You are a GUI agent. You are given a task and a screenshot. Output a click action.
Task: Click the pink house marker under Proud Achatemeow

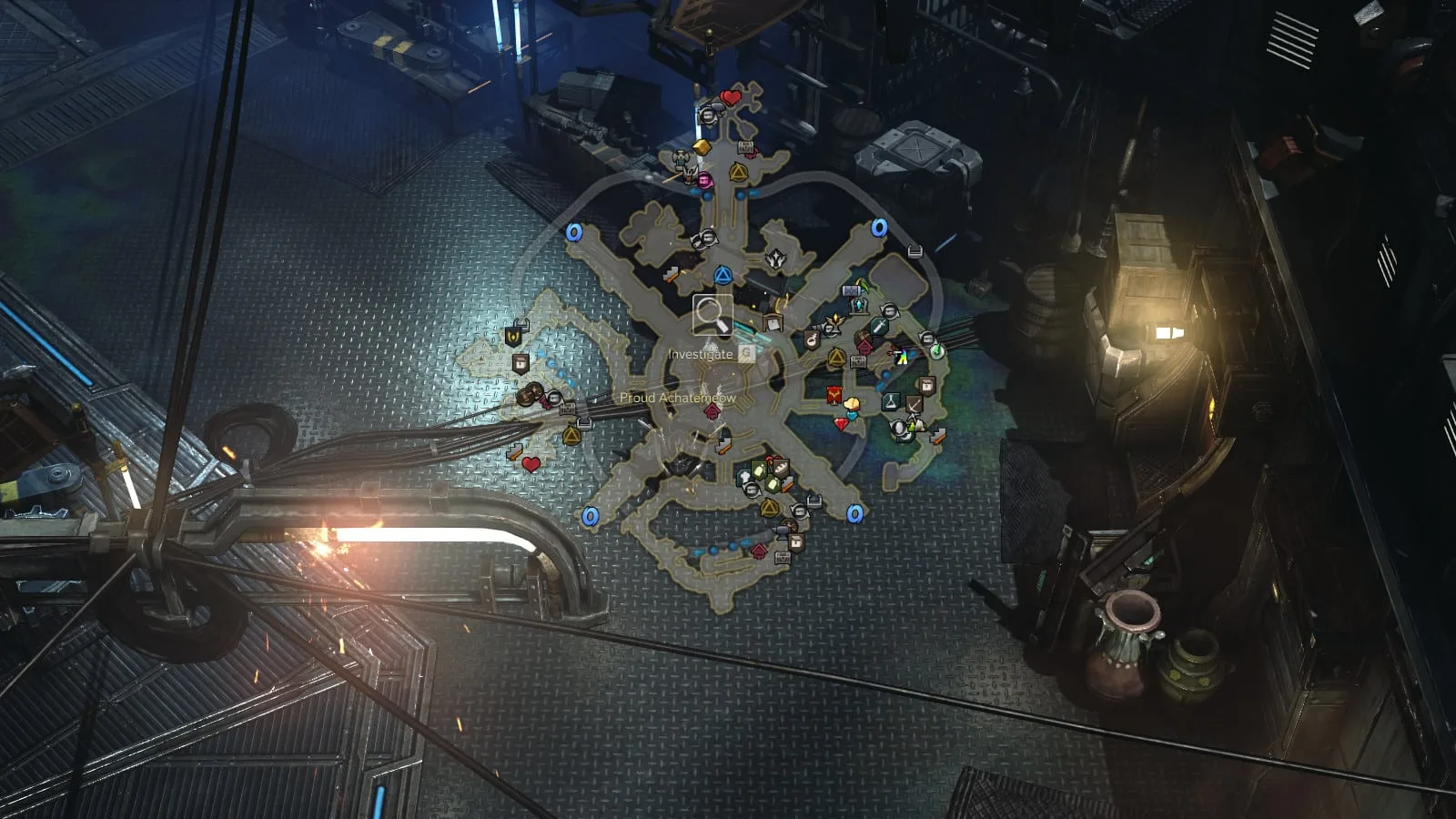(713, 412)
